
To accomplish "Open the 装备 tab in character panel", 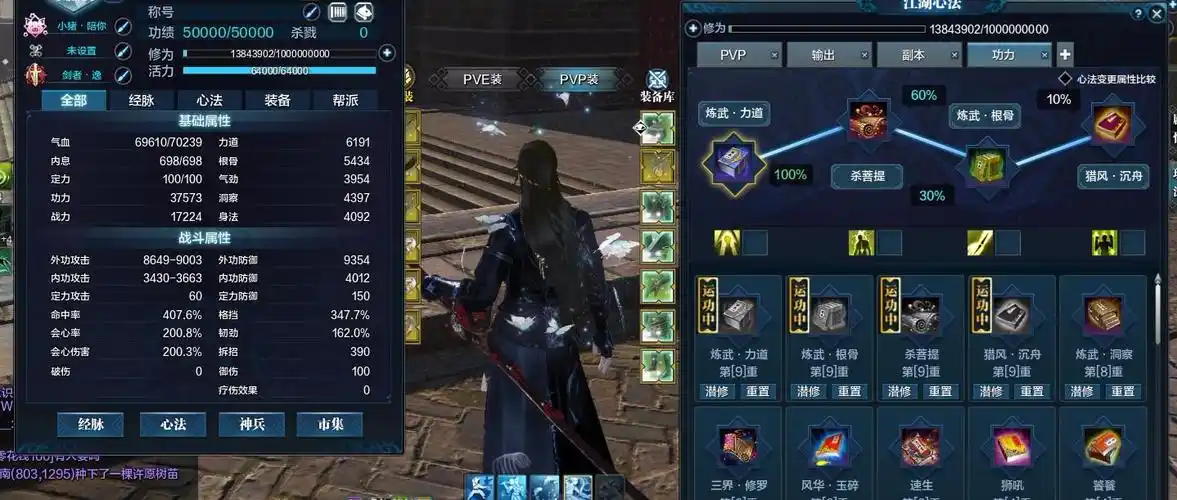I will (x=277, y=100).
